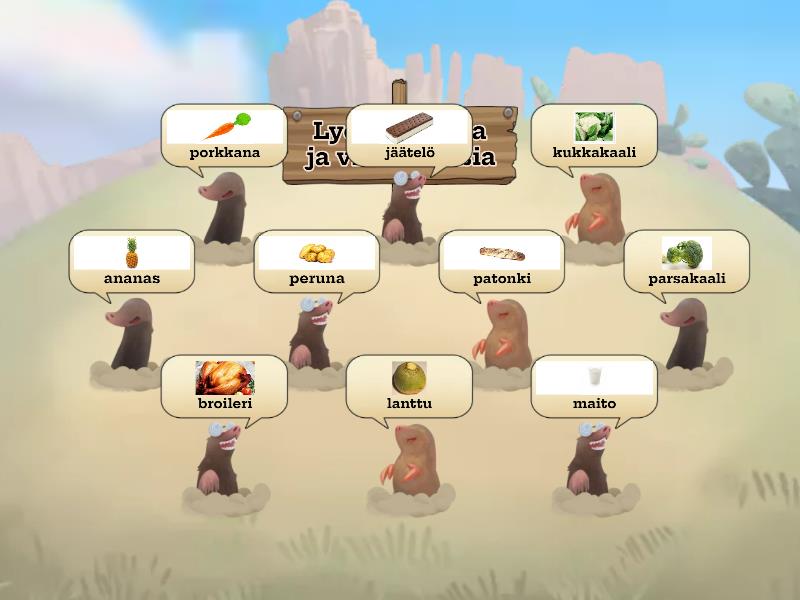Select the maito milk bubble

point(594,387)
